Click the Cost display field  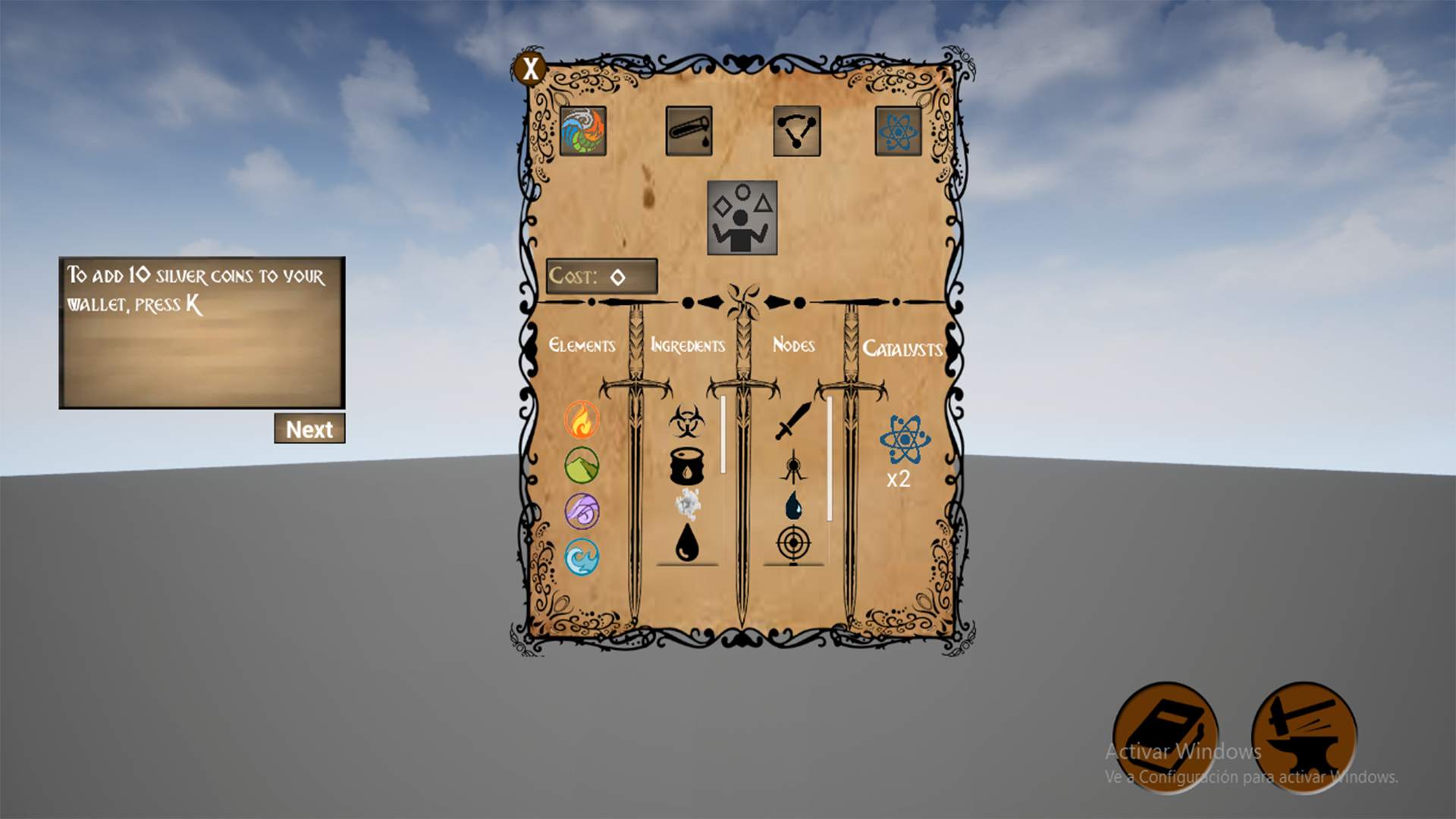coord(603,277)
